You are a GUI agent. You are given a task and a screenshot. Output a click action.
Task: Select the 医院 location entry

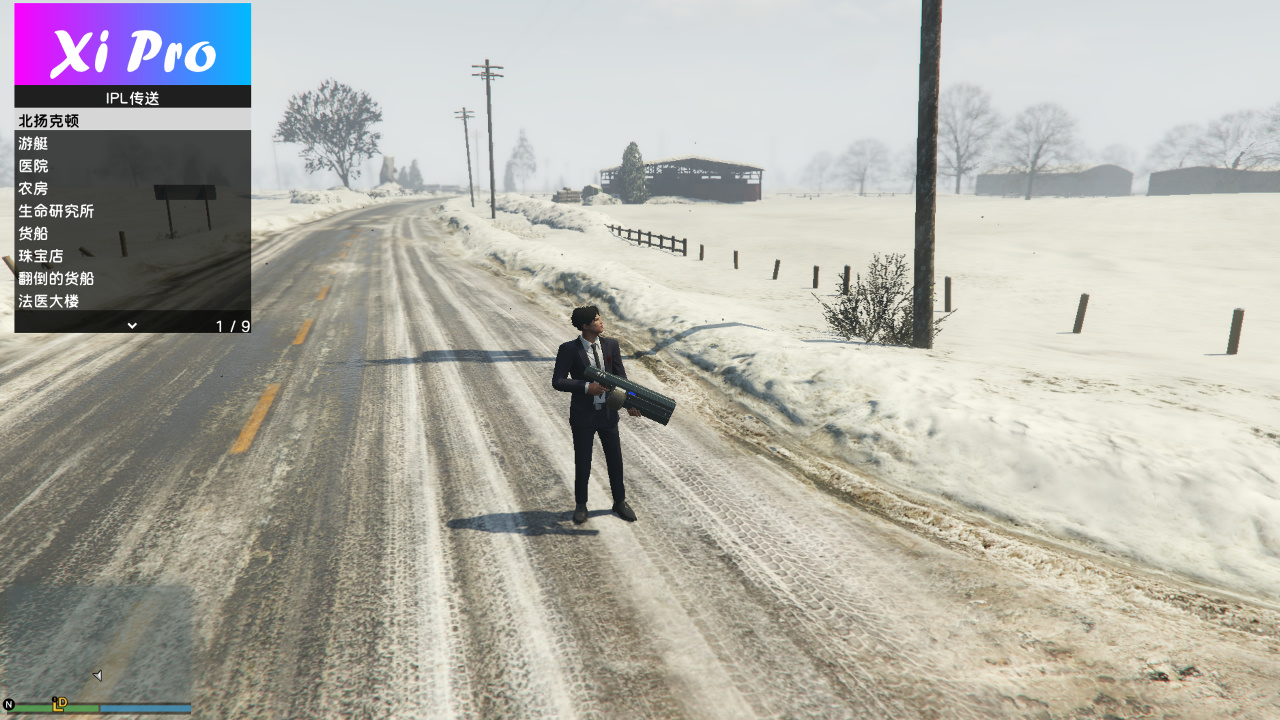point(132,166)
